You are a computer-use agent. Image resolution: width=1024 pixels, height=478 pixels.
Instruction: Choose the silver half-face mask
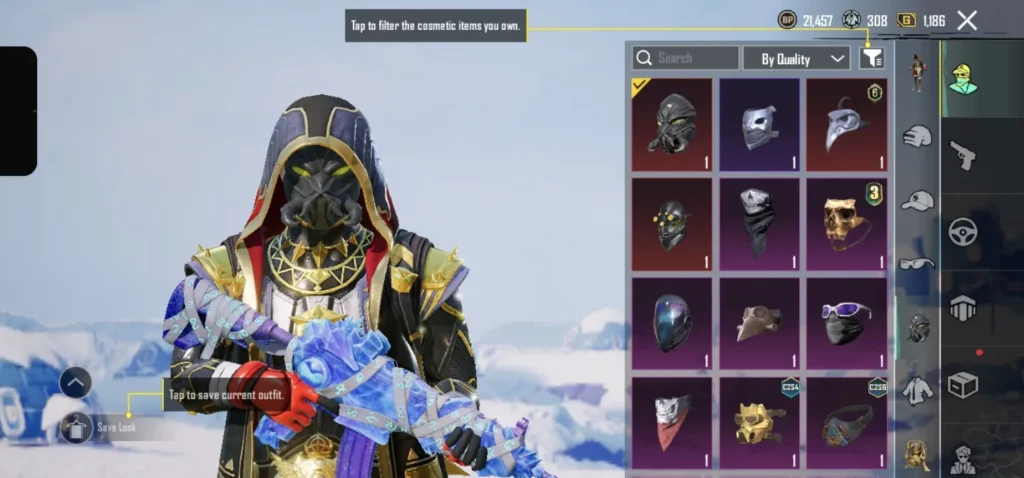click(759, 125)
